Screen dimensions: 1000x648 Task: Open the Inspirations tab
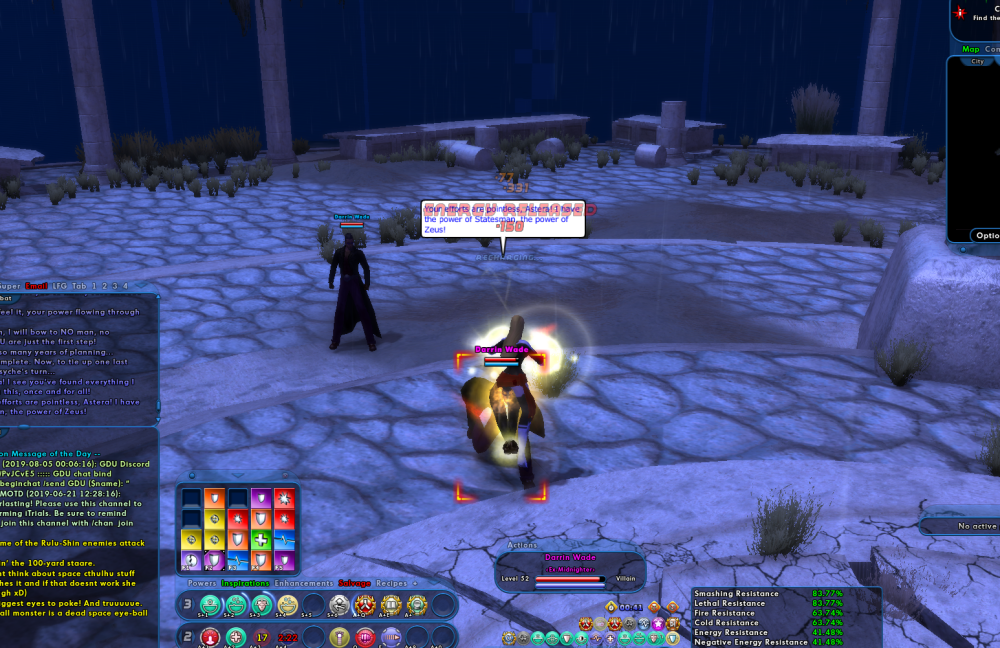[245, 582]
